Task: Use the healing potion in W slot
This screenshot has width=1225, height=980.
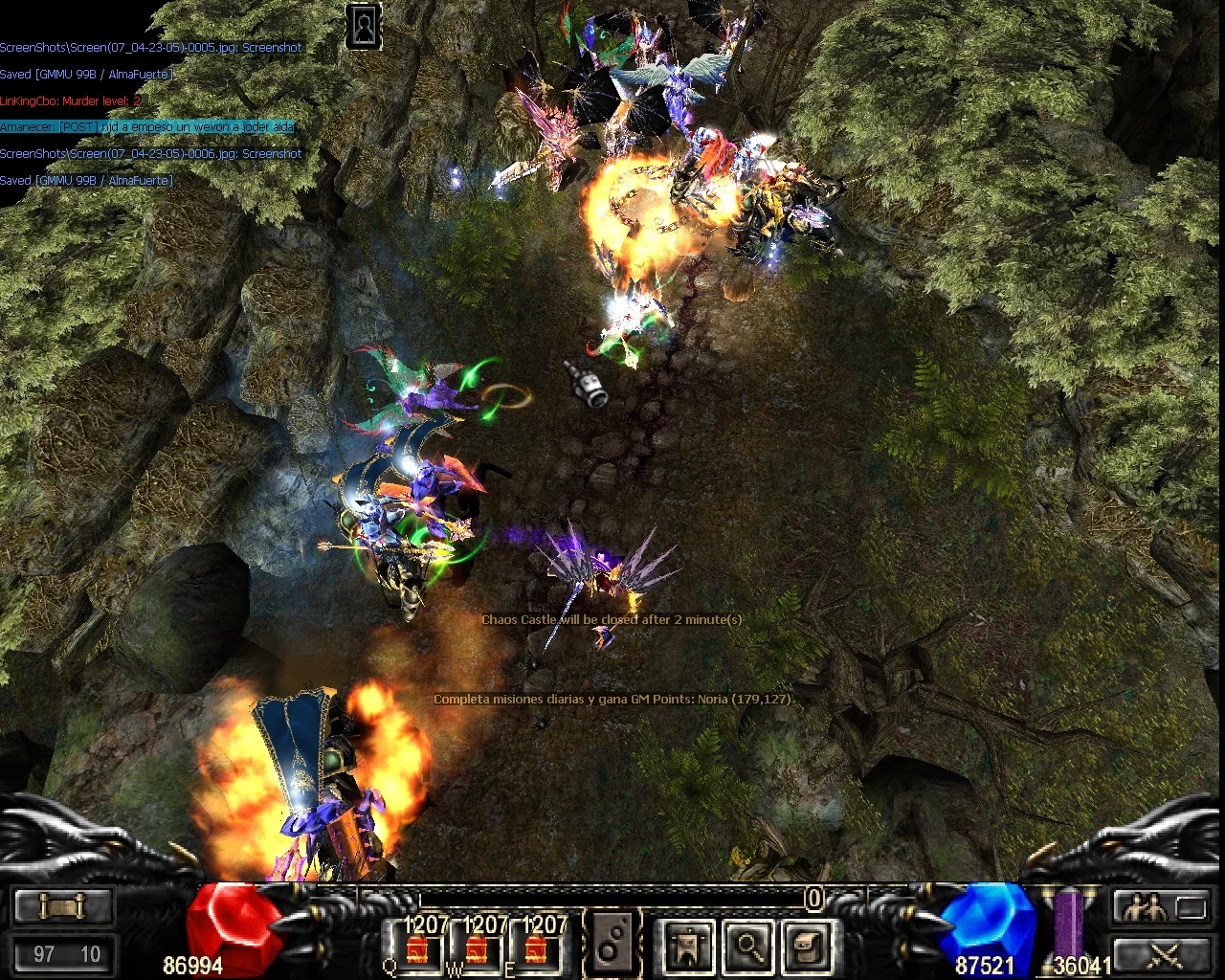Action: click(477, 948)
